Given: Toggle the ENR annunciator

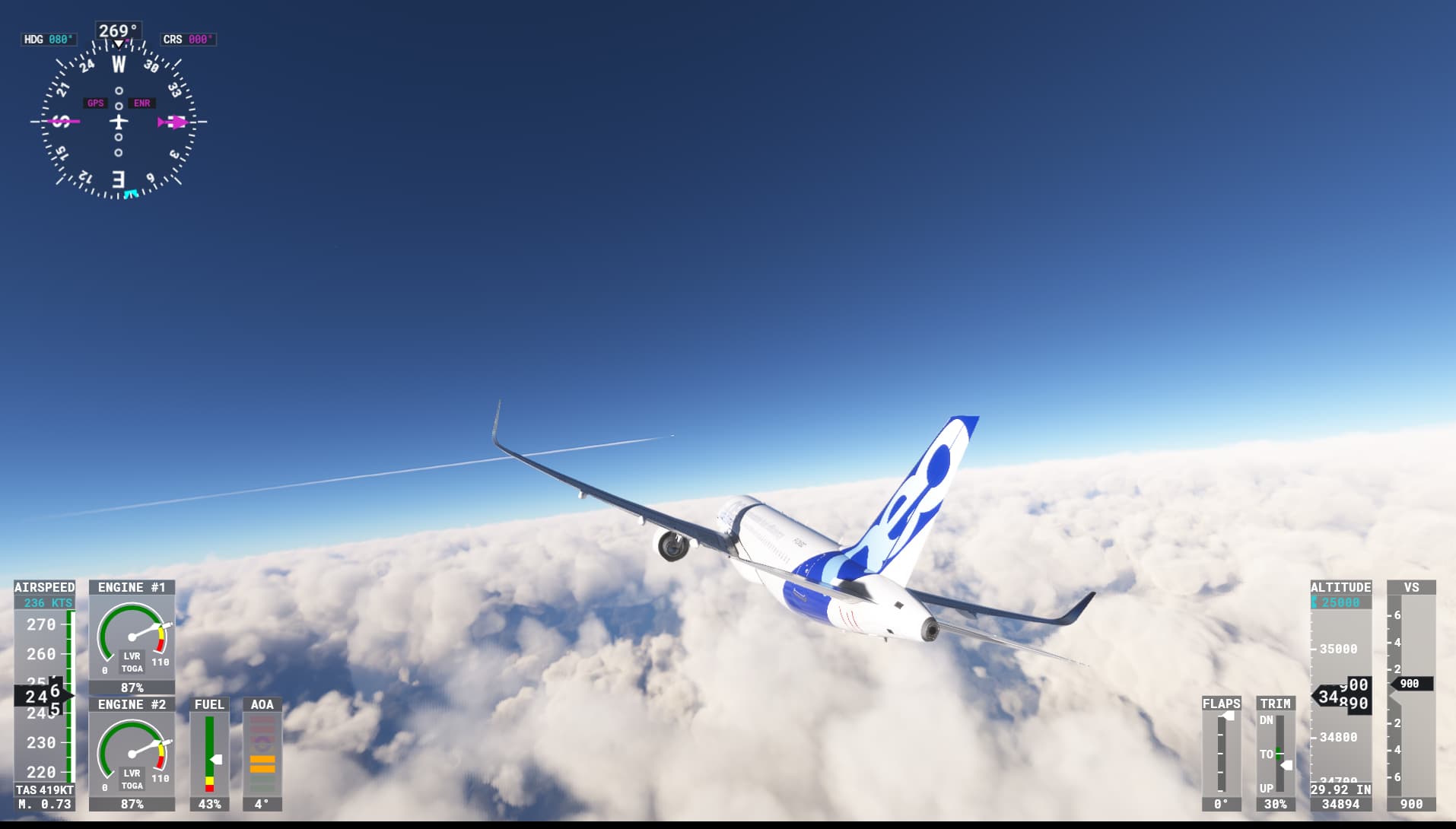Looking at the screenshot, I should tap(141, 102).
